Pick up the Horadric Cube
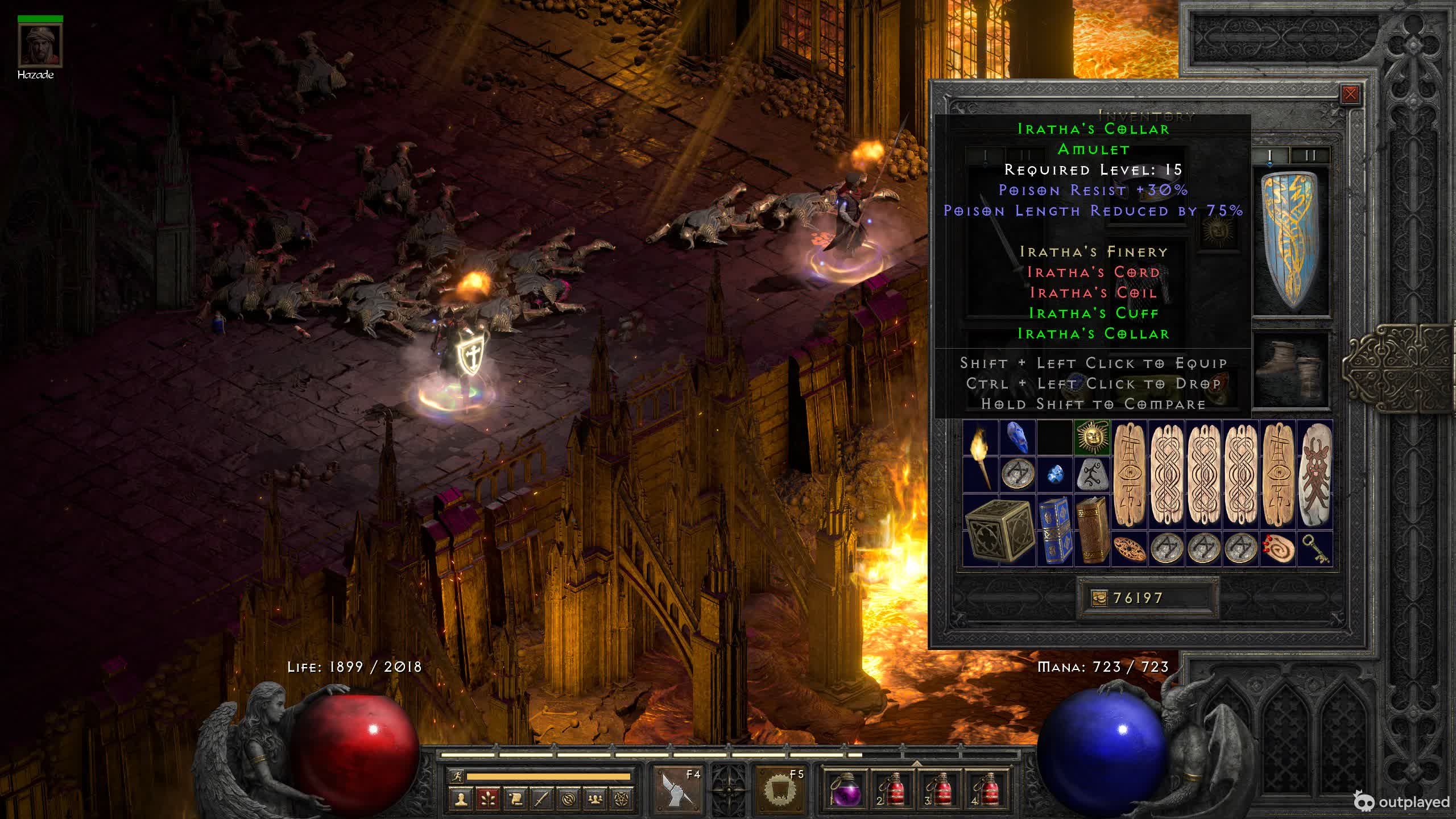This screenshot has height=819, width=1456. (999, 531)
